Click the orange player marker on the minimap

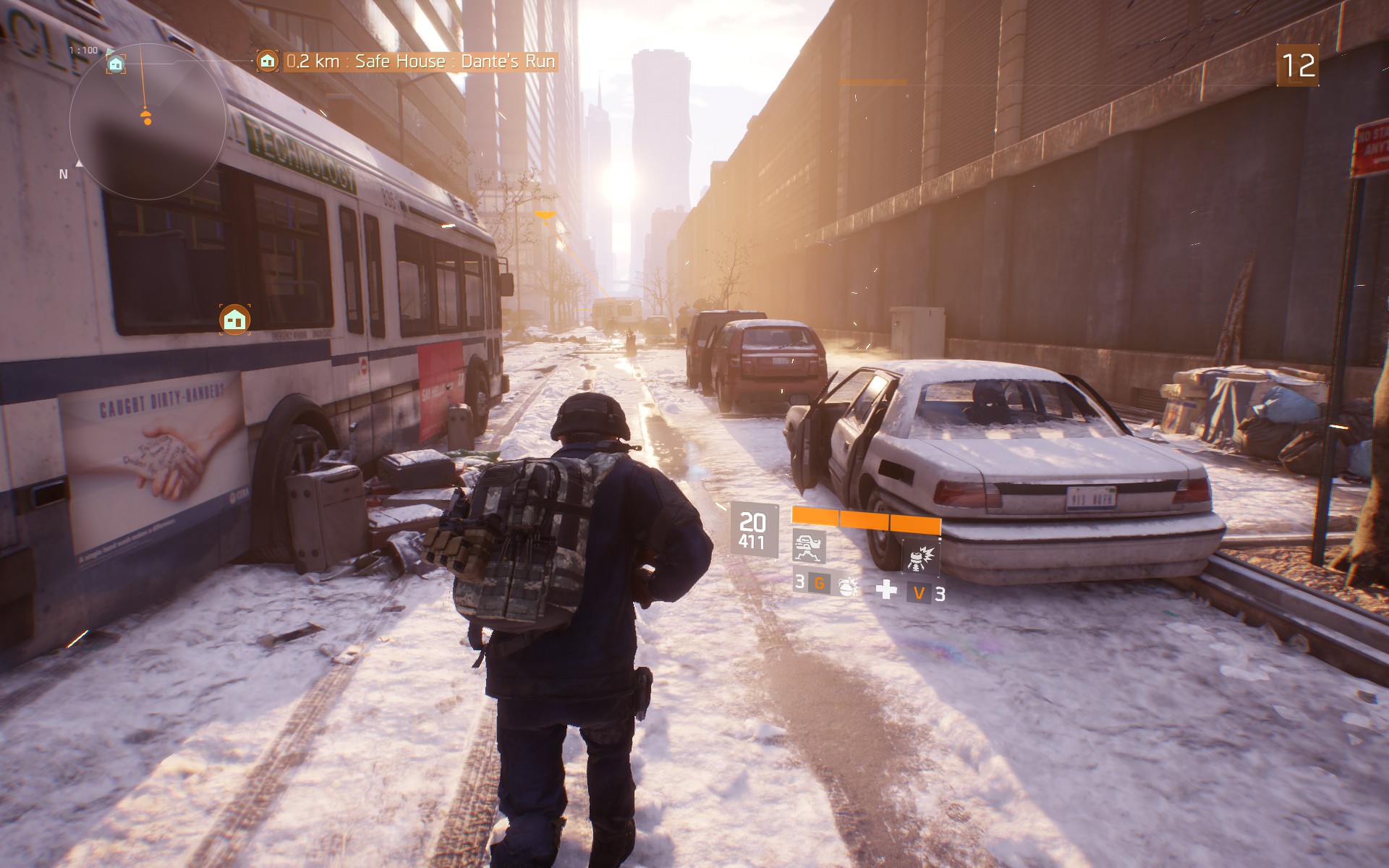click(147, 118)
